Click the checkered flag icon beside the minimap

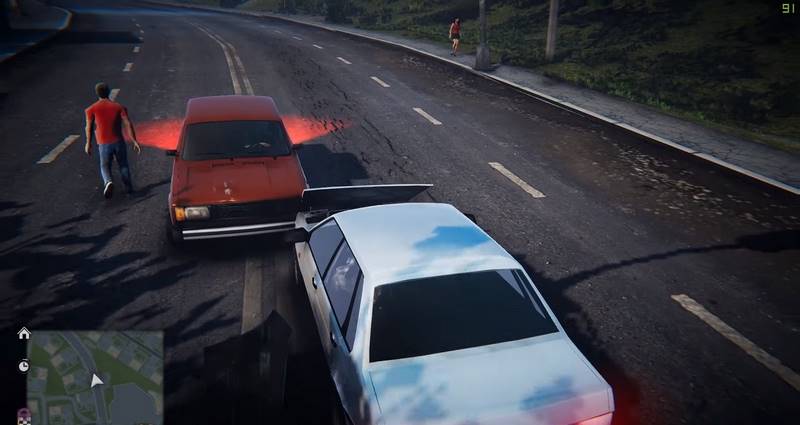click(x=23, y=413)
